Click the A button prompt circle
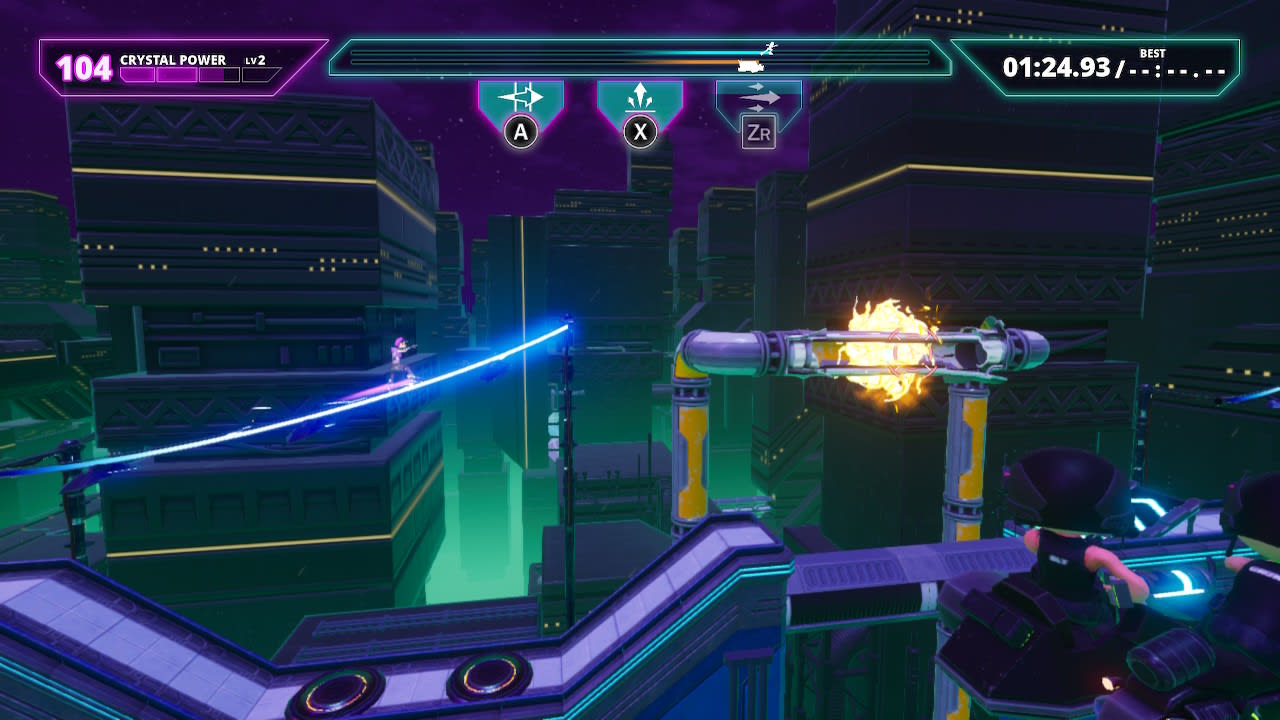Viewport: 1280px width, 720px height. click(x=520, y=131)
